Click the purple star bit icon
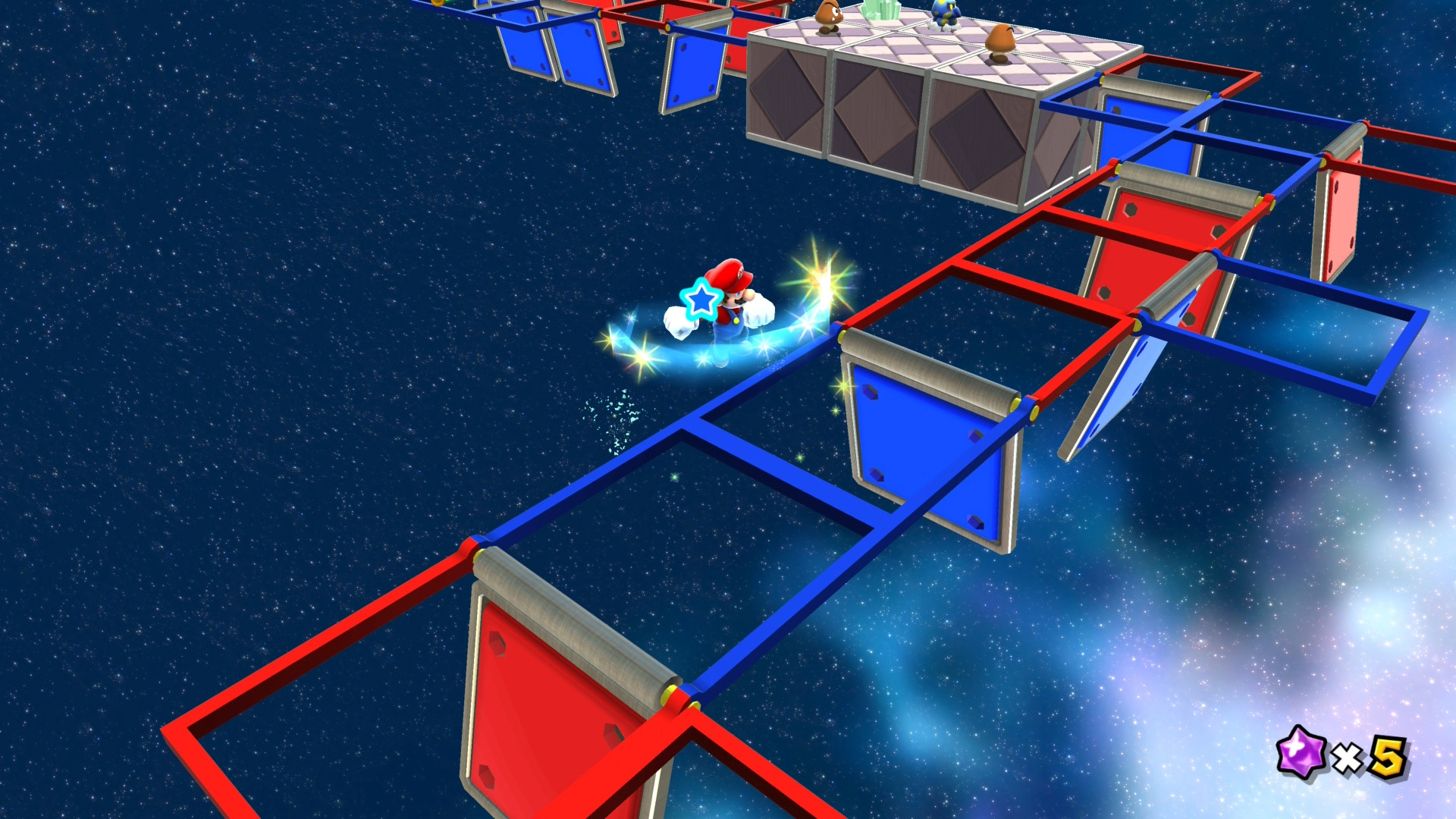 pyautogui.click(x=1301, y=753)
